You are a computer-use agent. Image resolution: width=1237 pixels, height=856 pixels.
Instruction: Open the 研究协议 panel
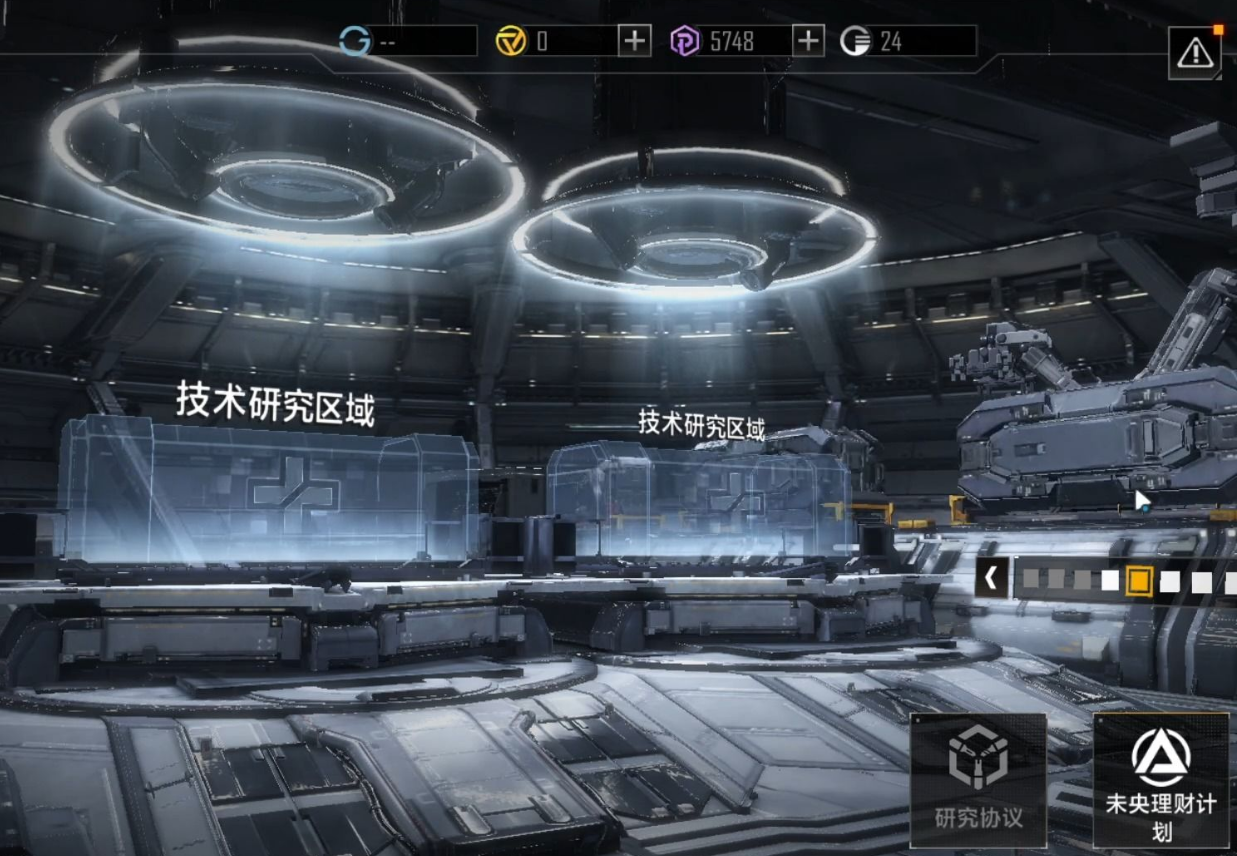click(978, 780)
